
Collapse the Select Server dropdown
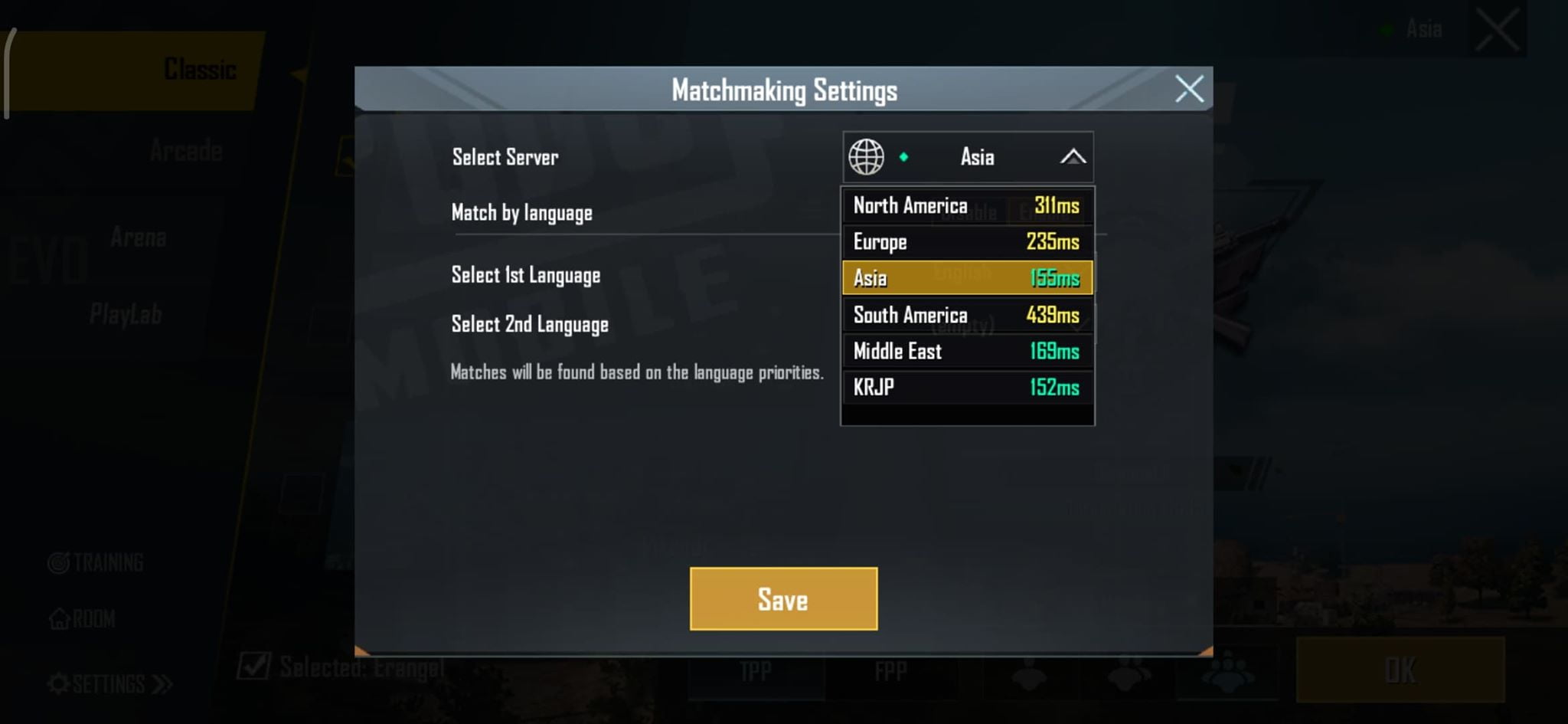pyautogui.click(x=1072, y=157)
